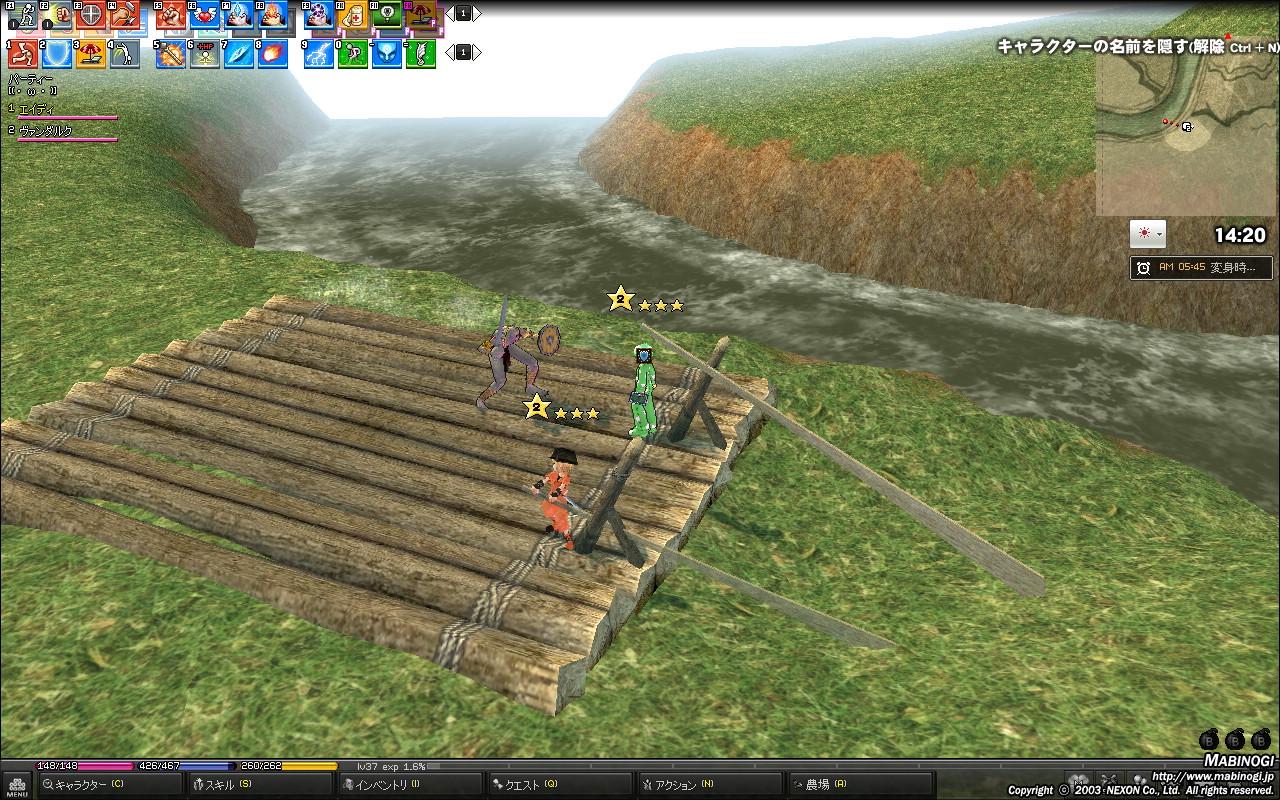The image size is (1280, 800).
Task: Activate the ice spear skill in slot 7
Action: [x=238, y=53]
